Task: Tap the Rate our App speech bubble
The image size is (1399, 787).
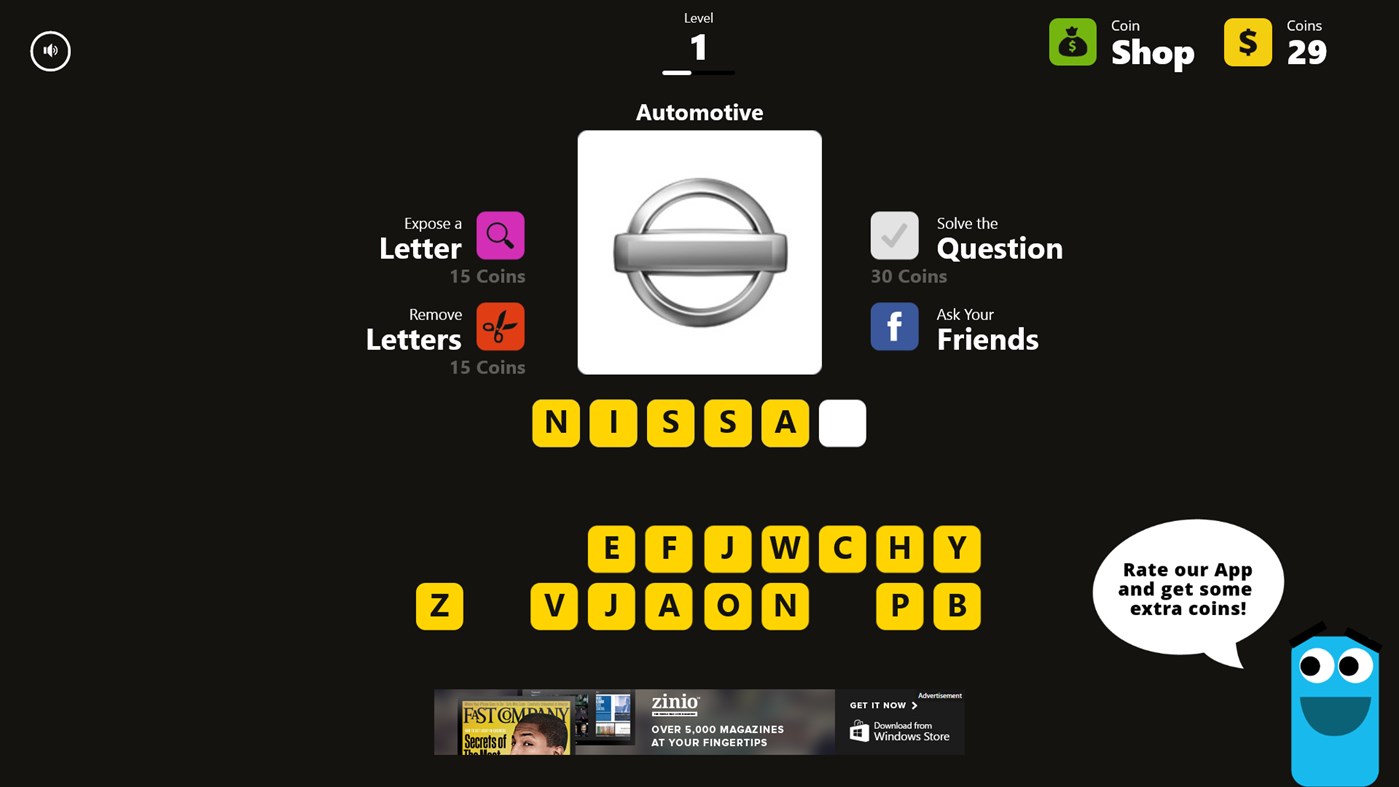Action: 1188,588
